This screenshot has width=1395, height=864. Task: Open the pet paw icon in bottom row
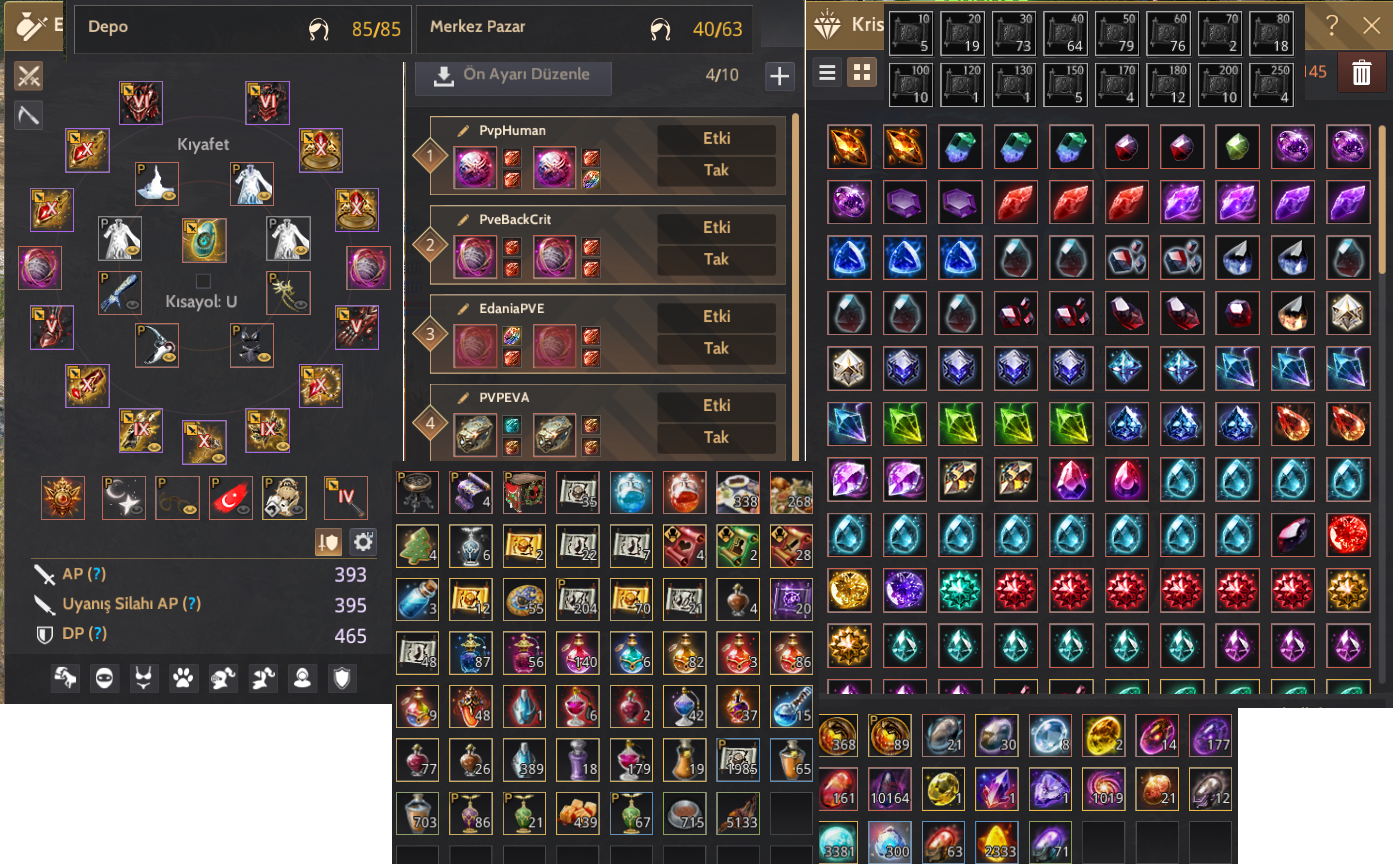point(181,678)
